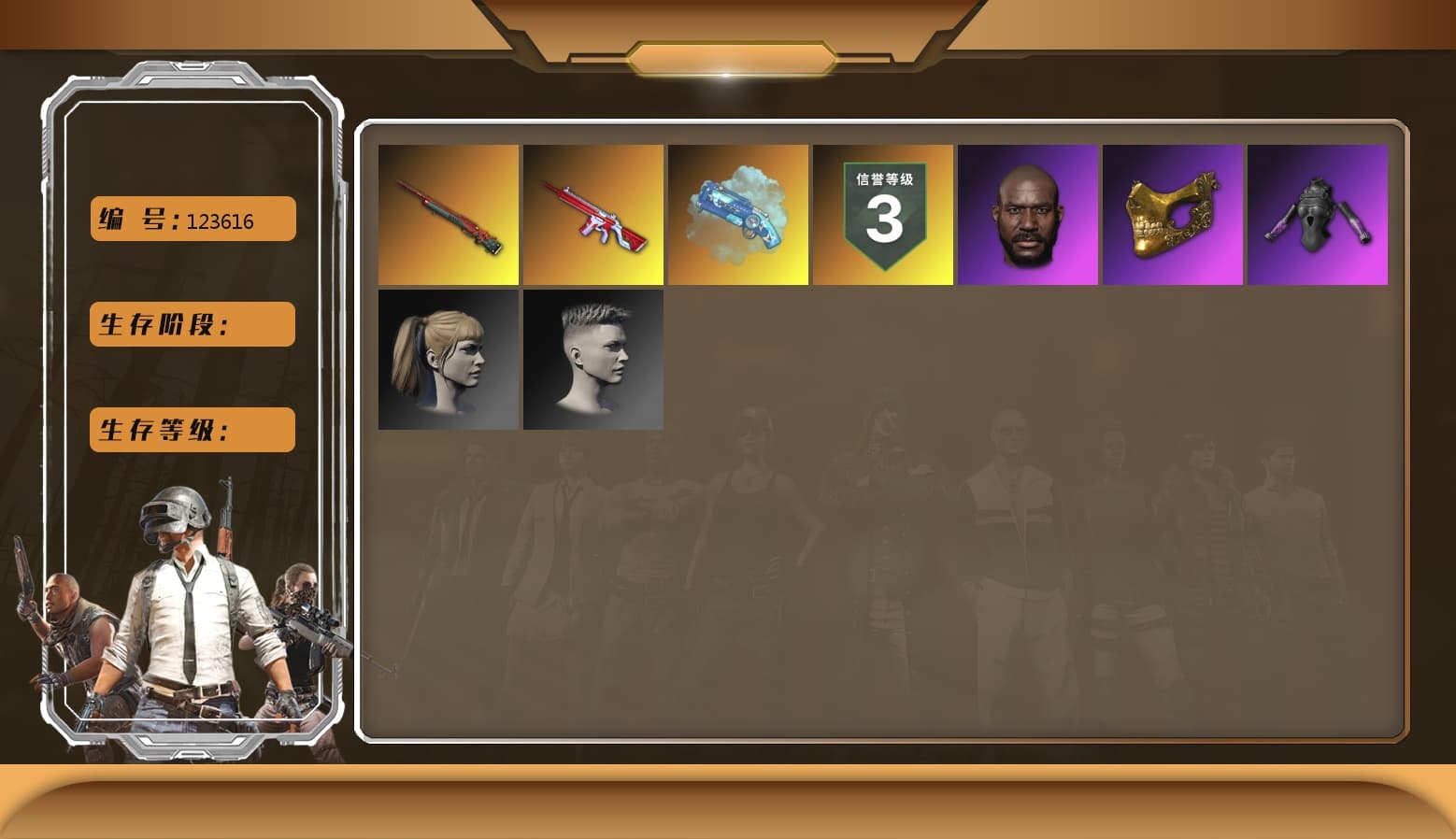Click the green reputation shield icon
This screenshot has height=839, width=1456.
tap(883, 215)
